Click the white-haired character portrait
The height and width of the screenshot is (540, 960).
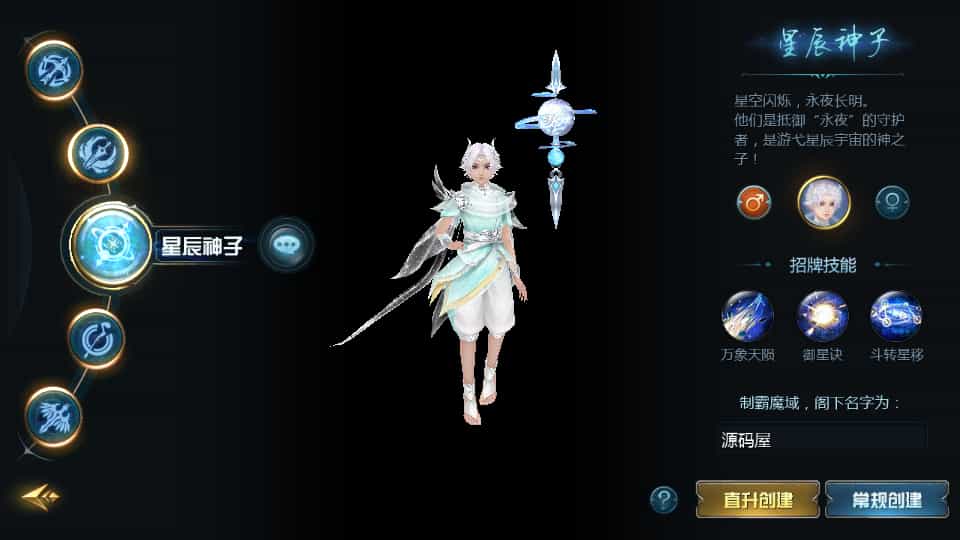823,202
